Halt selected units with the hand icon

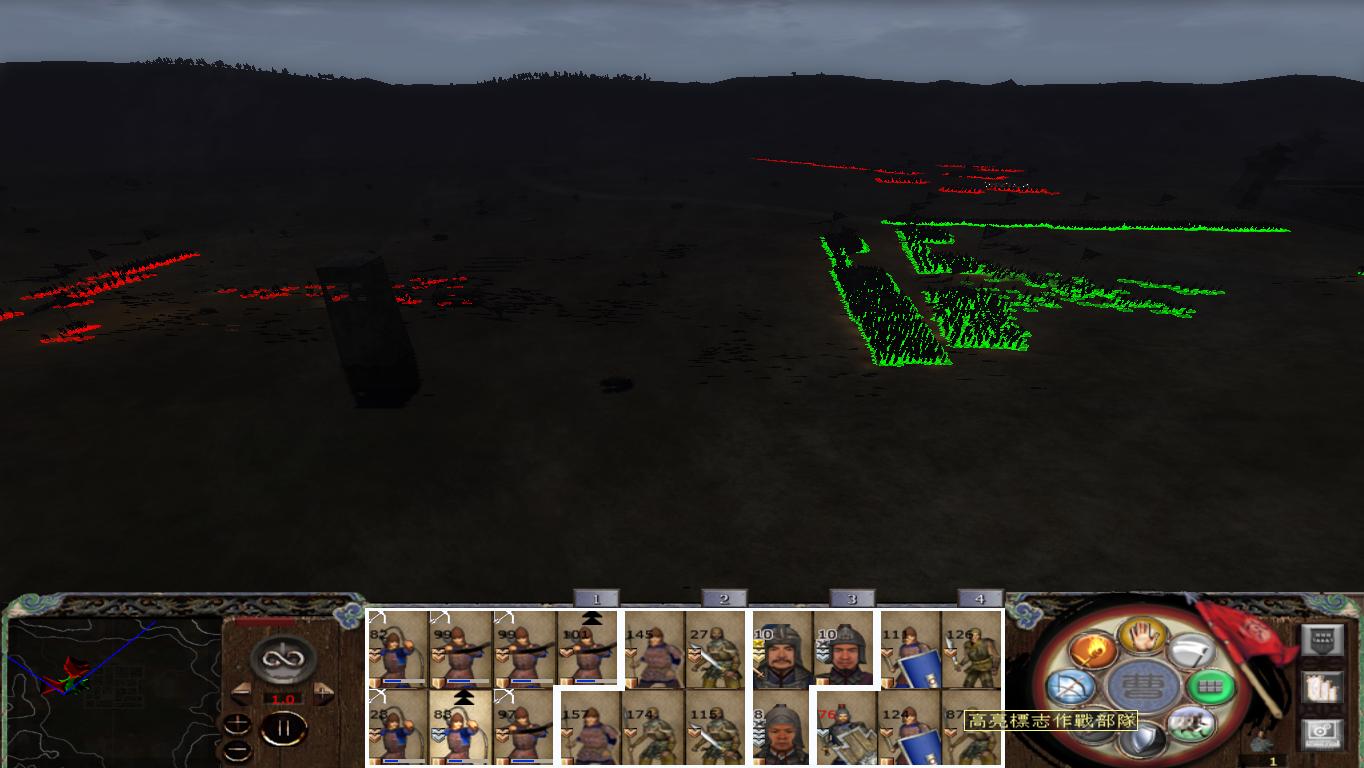[x=1144, y=637]
